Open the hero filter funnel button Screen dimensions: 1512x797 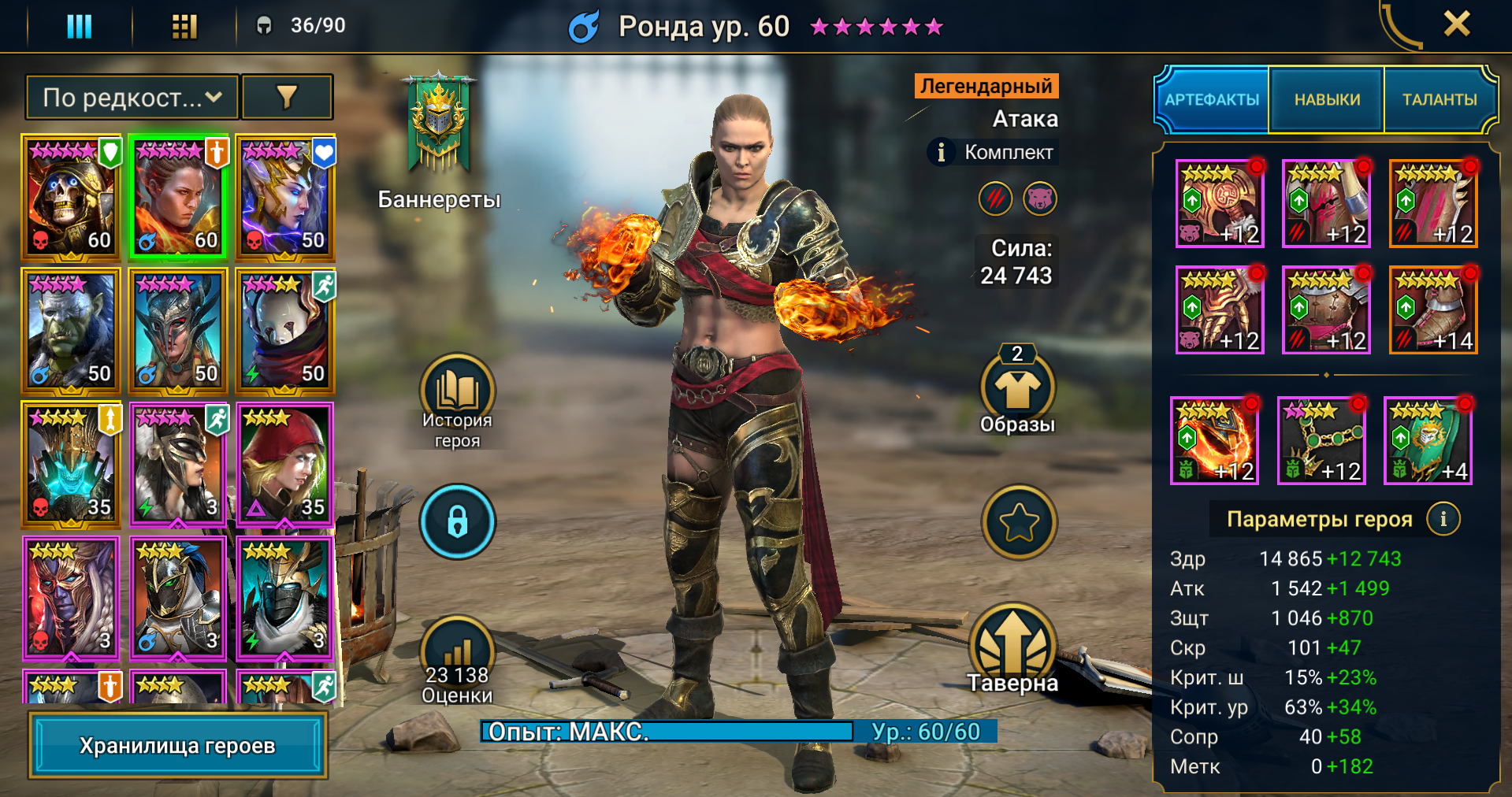pos(287,98)
